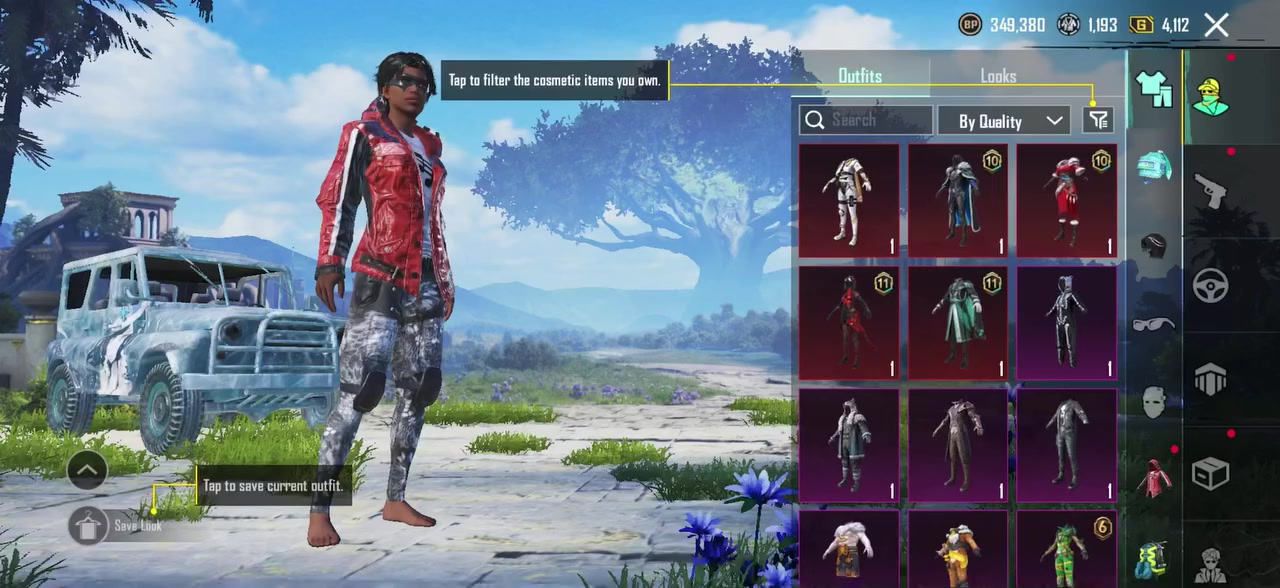This screenshot has height=588, width=1280.
Task: Choose the yellow hazmat-style outfit
Action: [x=957, y=548]
